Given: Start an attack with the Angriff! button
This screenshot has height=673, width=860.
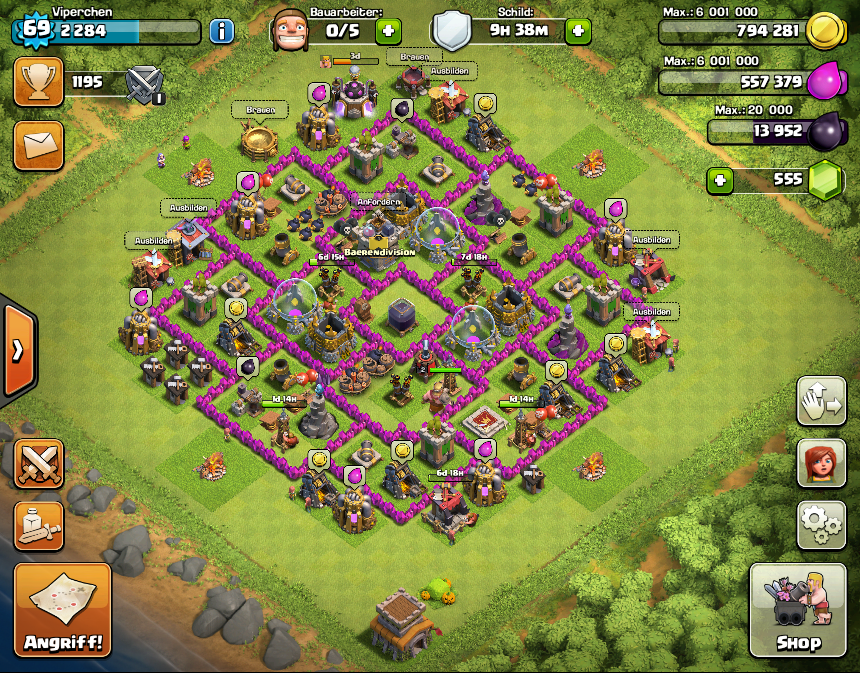Looking at the screenshot, I should tap(62, 609).
